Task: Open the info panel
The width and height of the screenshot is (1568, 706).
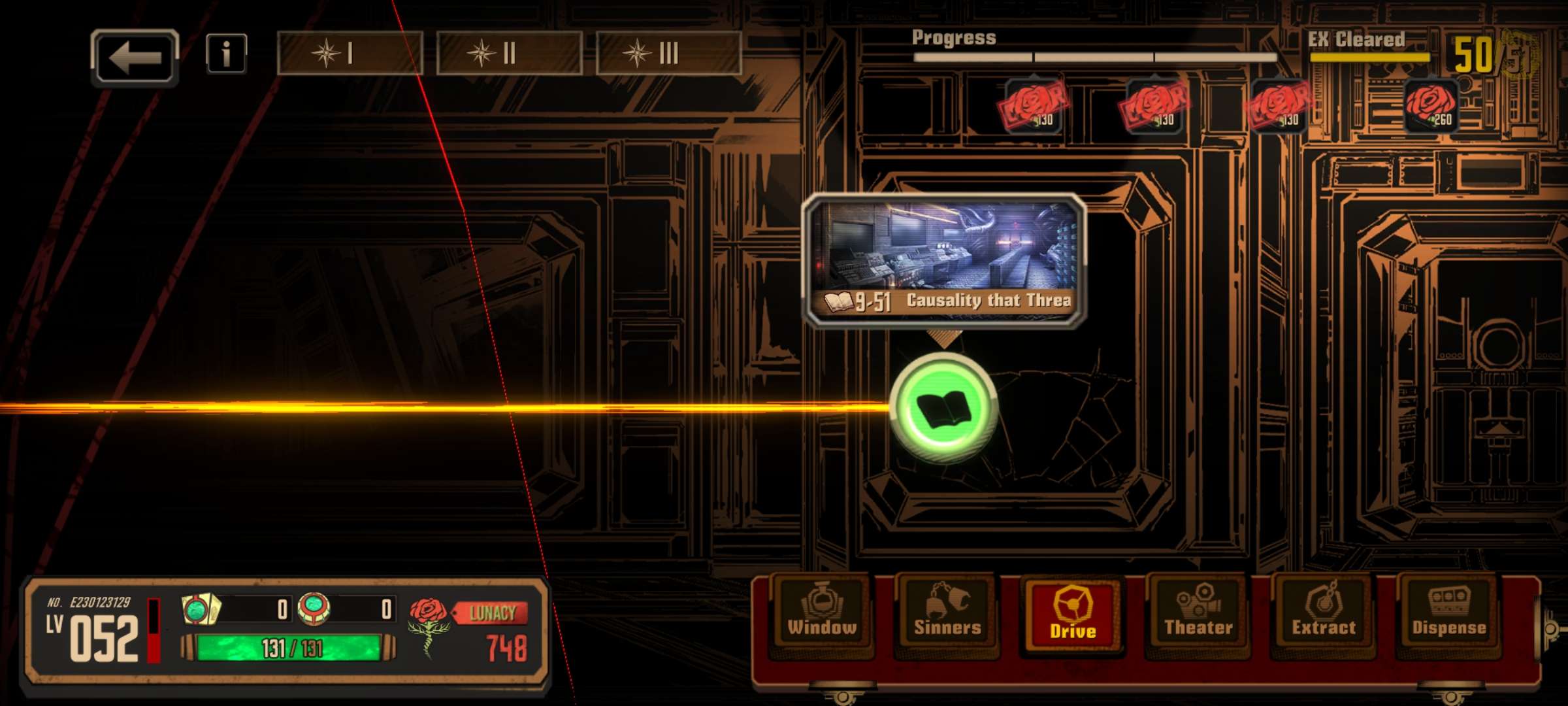Action: 226,54
